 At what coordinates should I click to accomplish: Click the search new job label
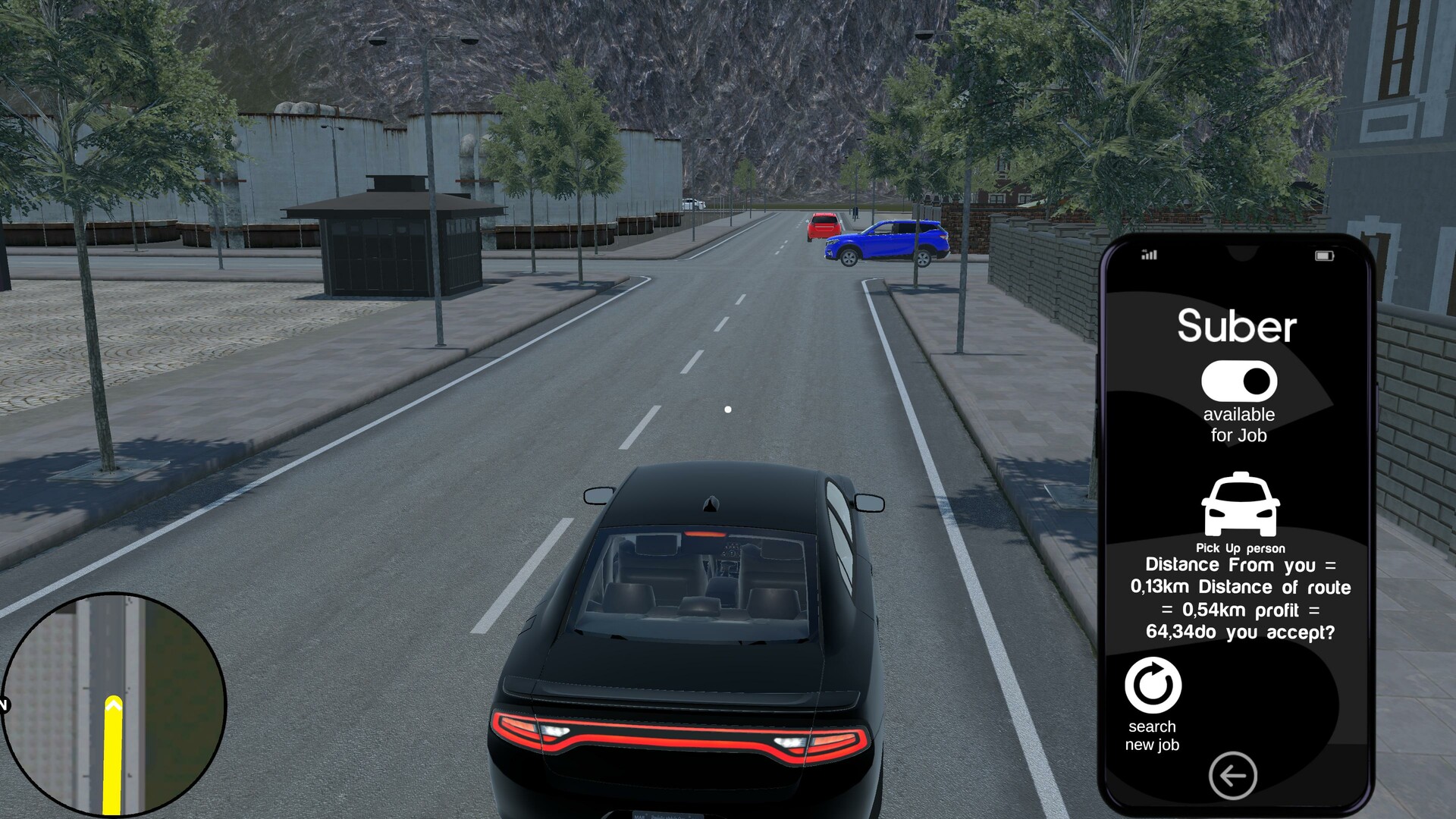pyautogui.click(x=1152, y=736)
